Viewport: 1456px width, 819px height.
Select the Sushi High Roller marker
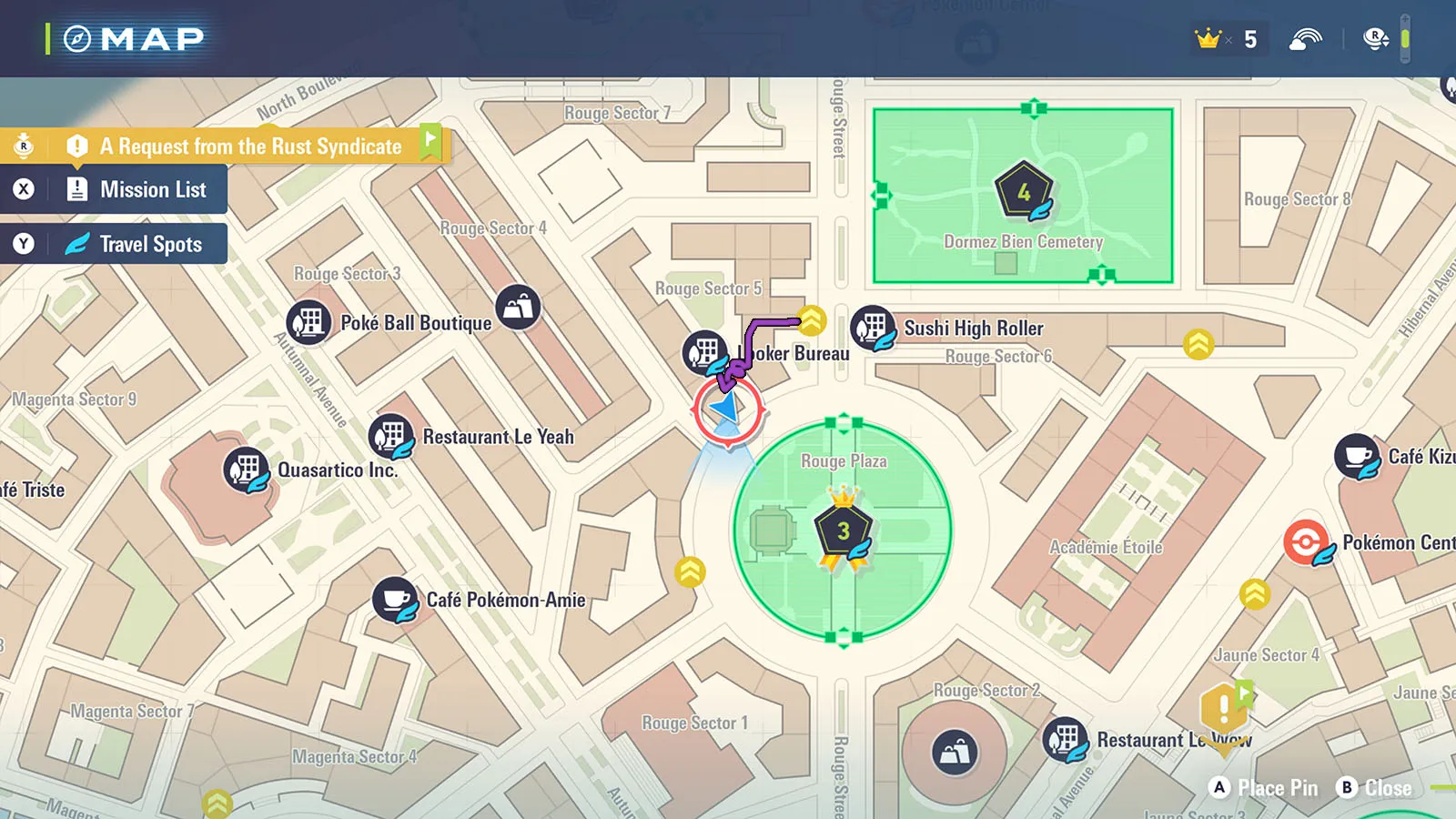874,328
